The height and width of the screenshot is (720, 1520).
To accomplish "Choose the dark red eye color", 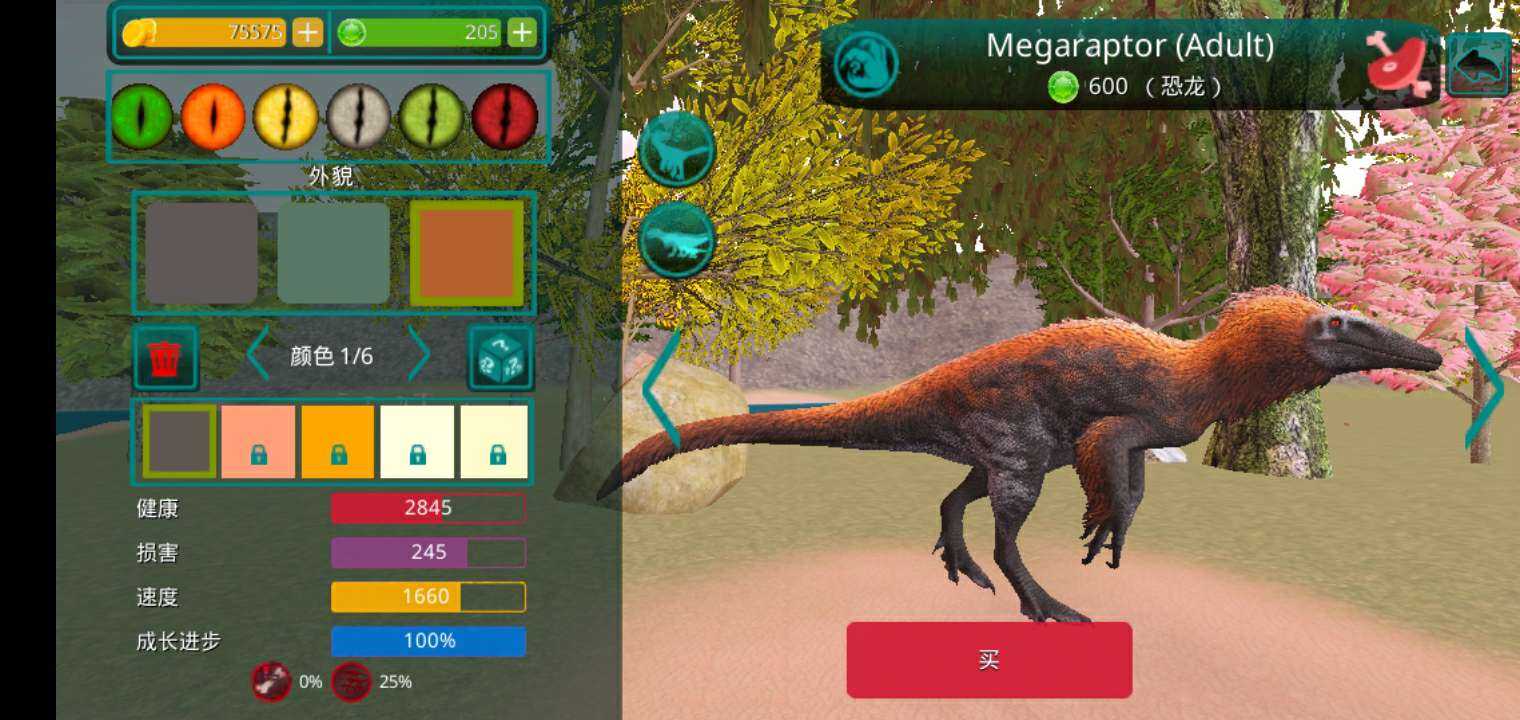I will click(505, 116).
